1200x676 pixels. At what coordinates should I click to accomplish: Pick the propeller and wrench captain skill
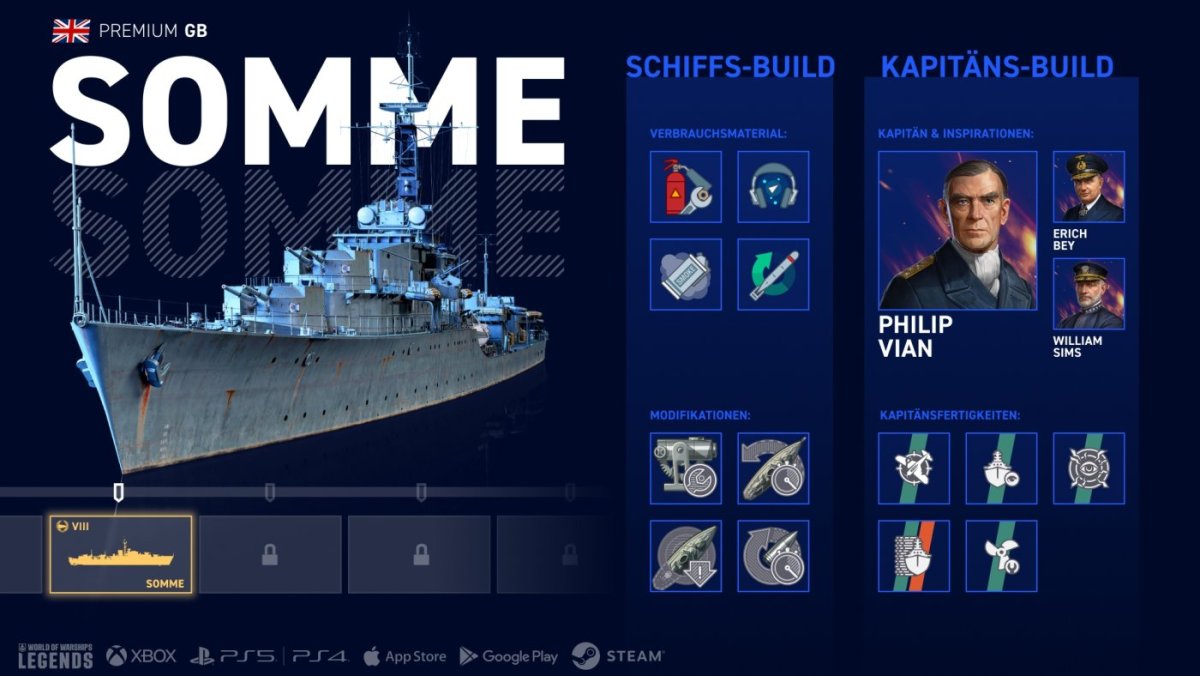[x=1001, y=555]
